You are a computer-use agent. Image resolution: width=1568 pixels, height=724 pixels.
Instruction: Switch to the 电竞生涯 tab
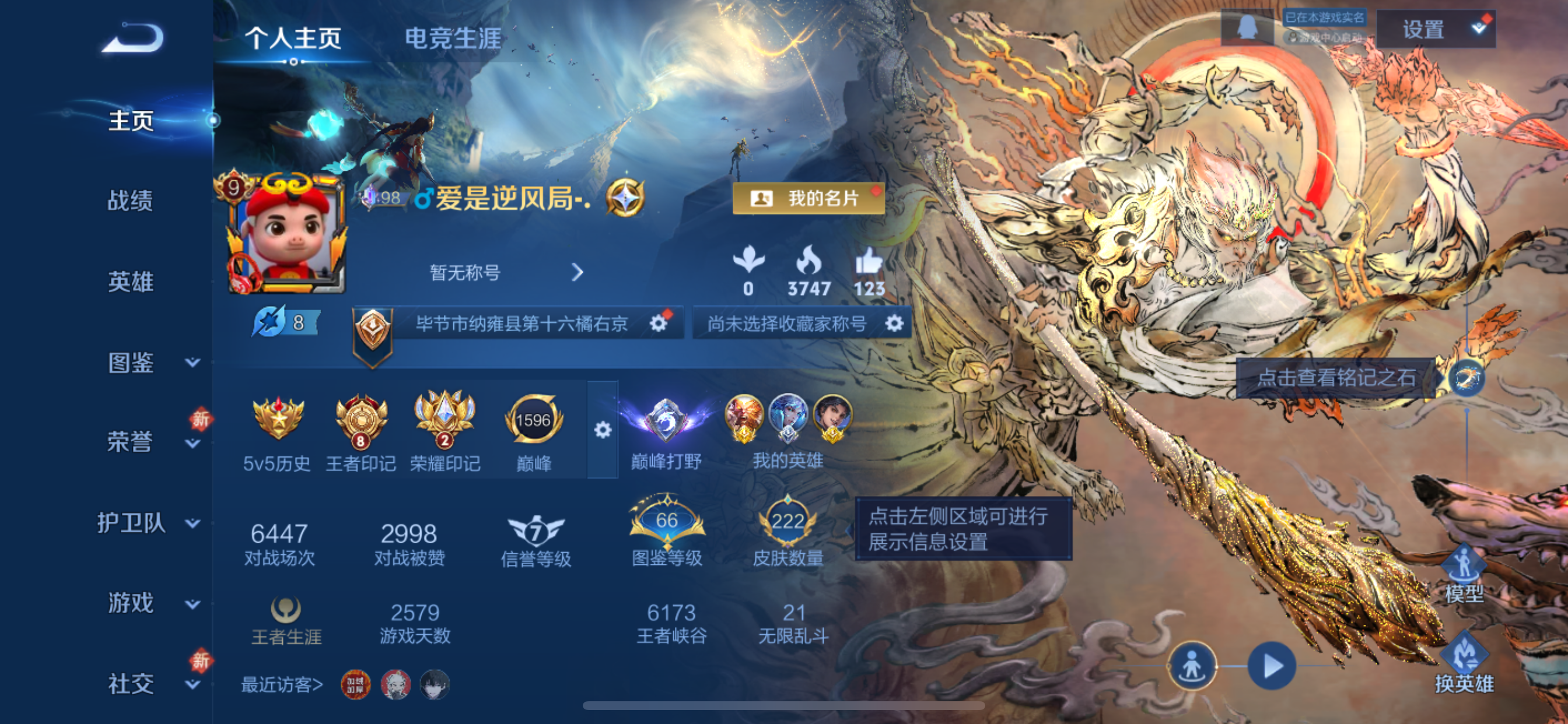click(x=452, y=38)
